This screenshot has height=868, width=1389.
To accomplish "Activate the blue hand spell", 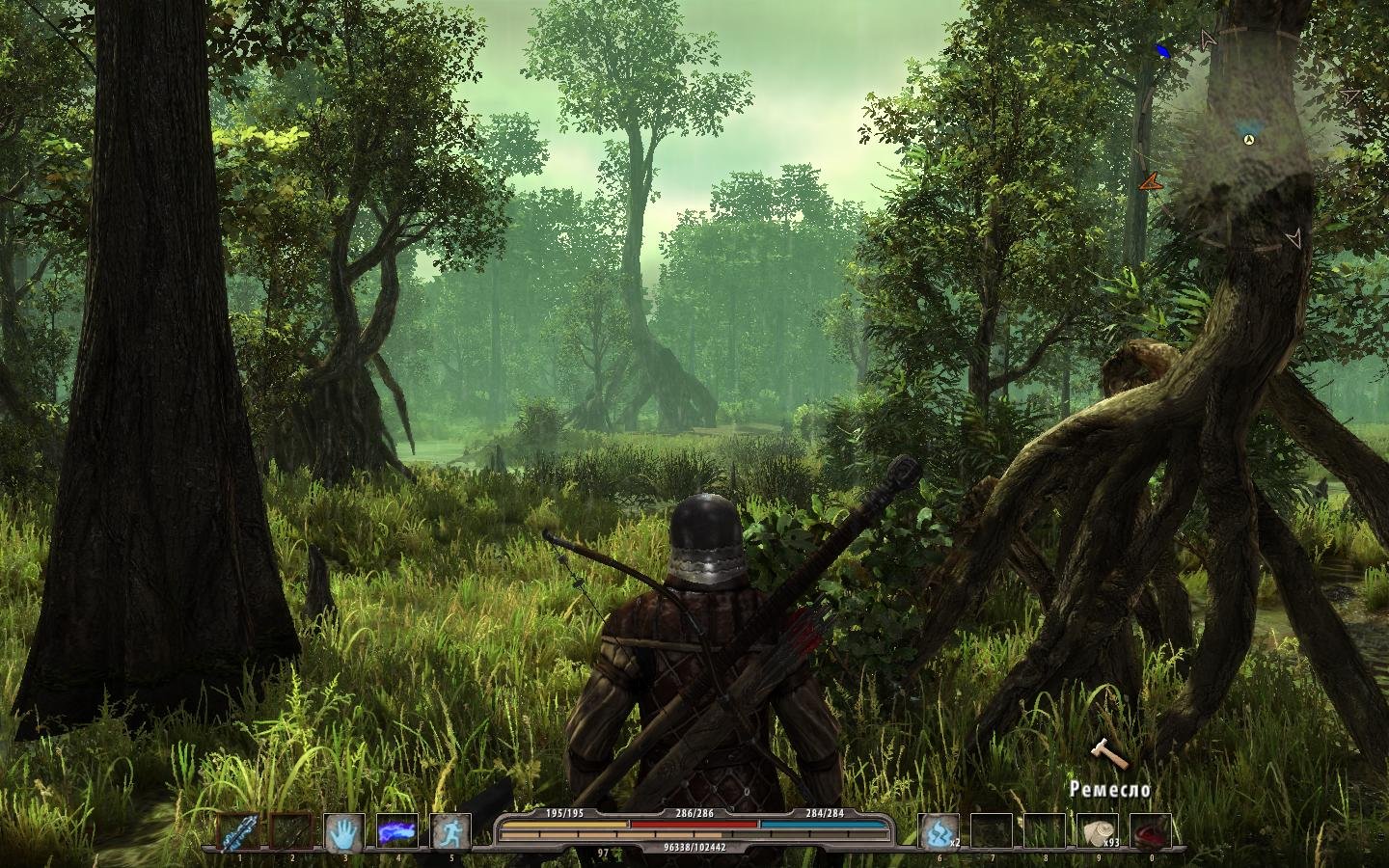I will [x=343, y=831].
